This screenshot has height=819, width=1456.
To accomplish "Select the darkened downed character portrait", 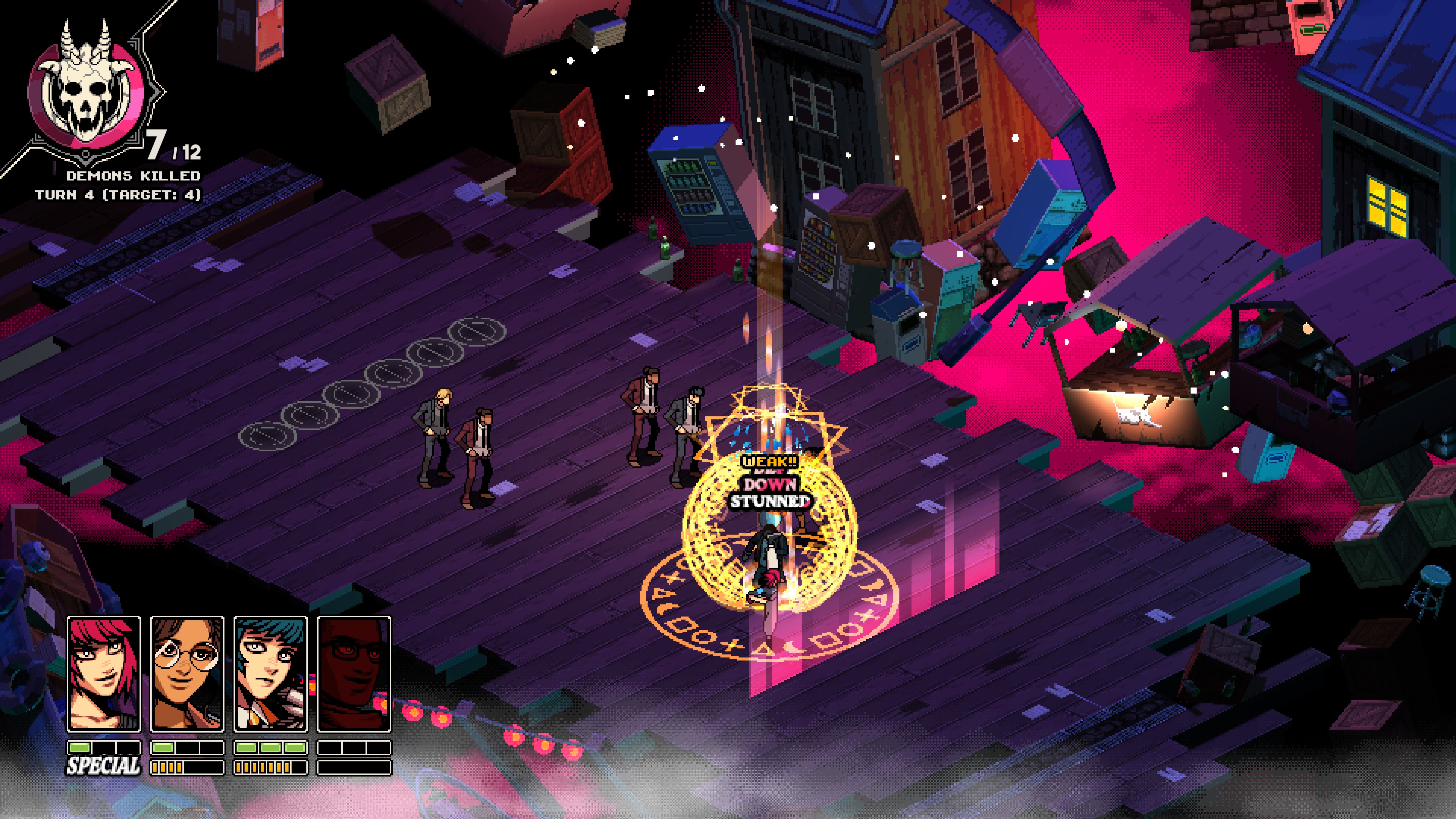I will tap(354, 674).
